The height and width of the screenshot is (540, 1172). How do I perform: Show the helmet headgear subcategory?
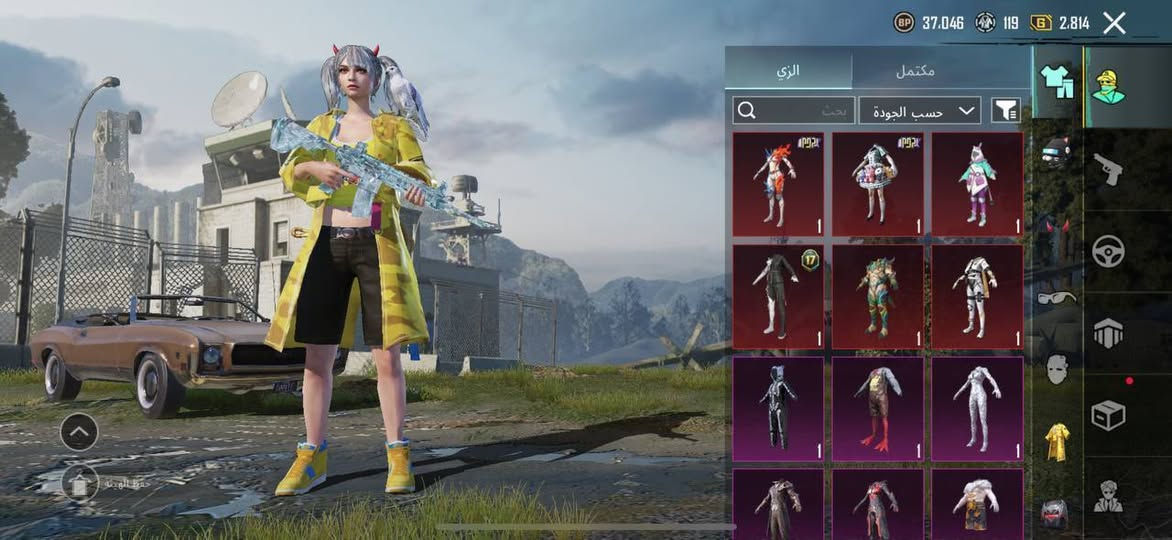[x=1056, y=152]
